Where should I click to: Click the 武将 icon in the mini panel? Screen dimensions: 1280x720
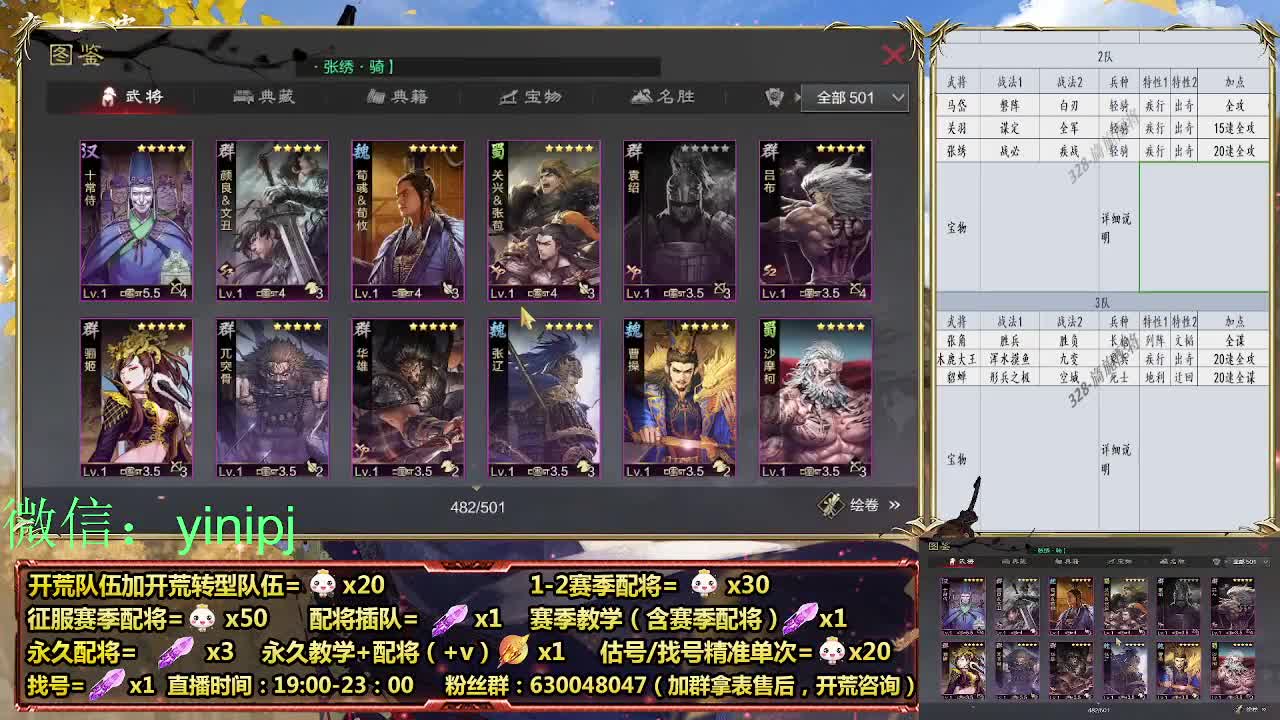pos(953,560)
